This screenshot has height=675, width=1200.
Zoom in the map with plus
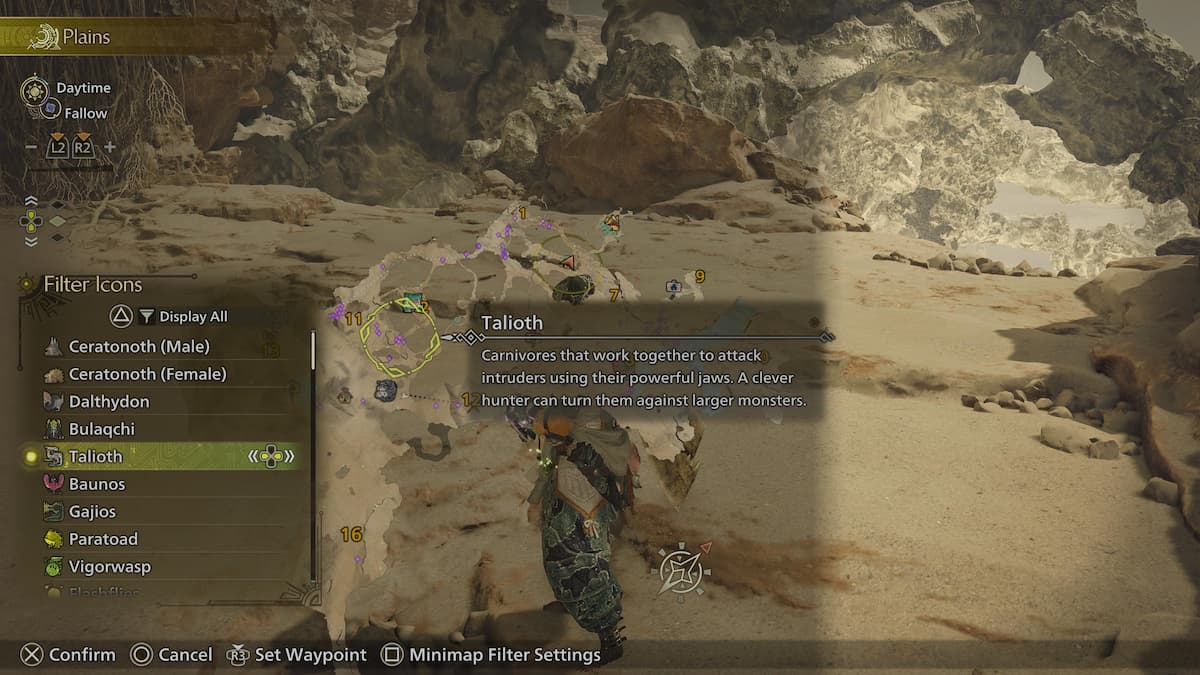point(110,147)
